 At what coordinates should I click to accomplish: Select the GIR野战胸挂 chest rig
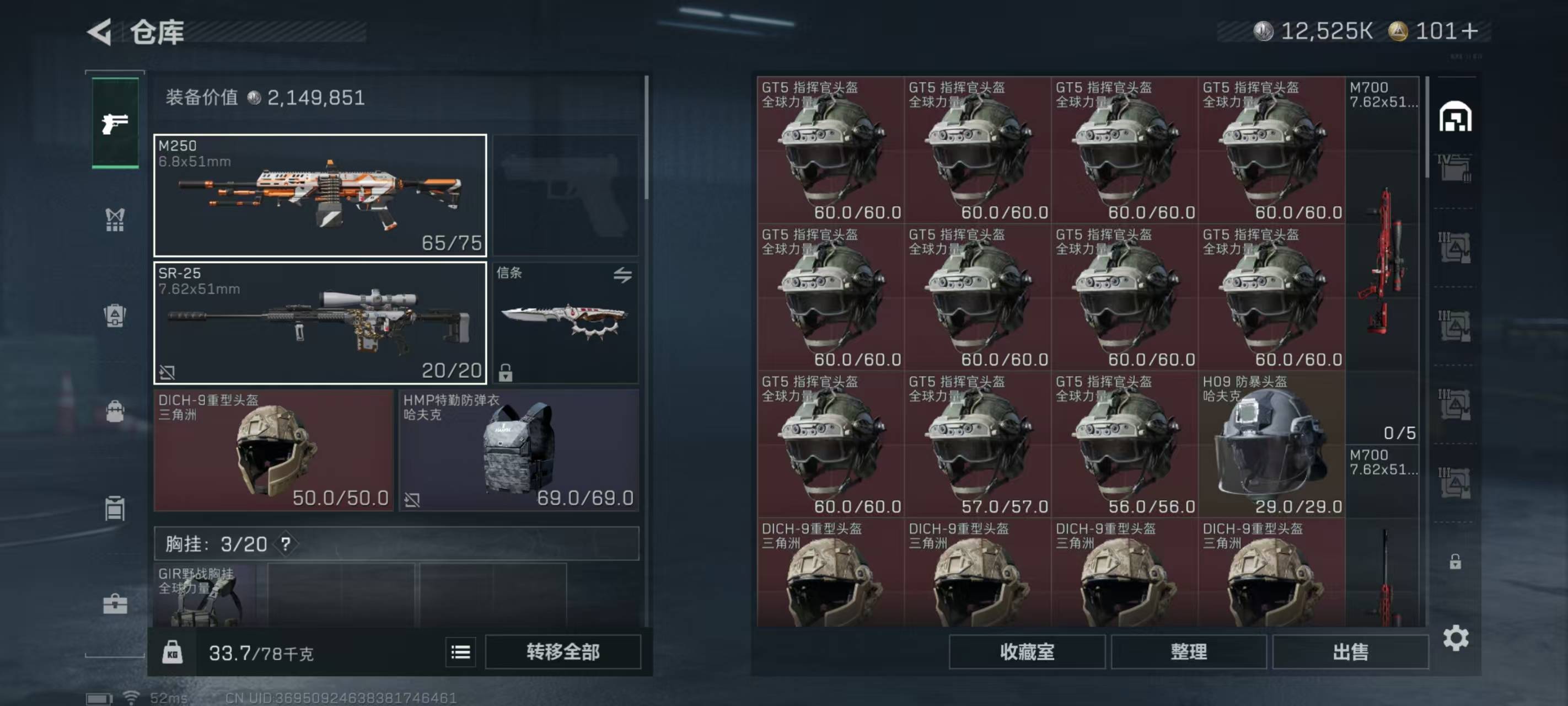205,596
